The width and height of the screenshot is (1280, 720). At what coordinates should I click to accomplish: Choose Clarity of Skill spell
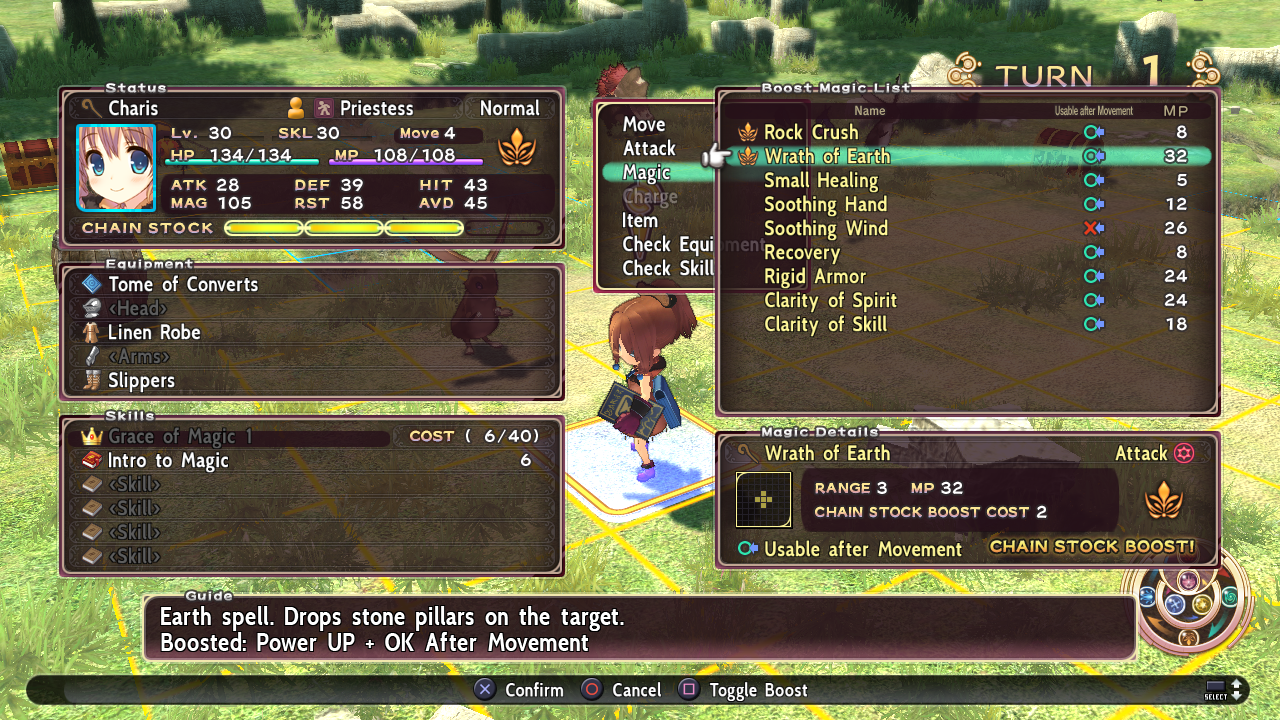[825, 325]
